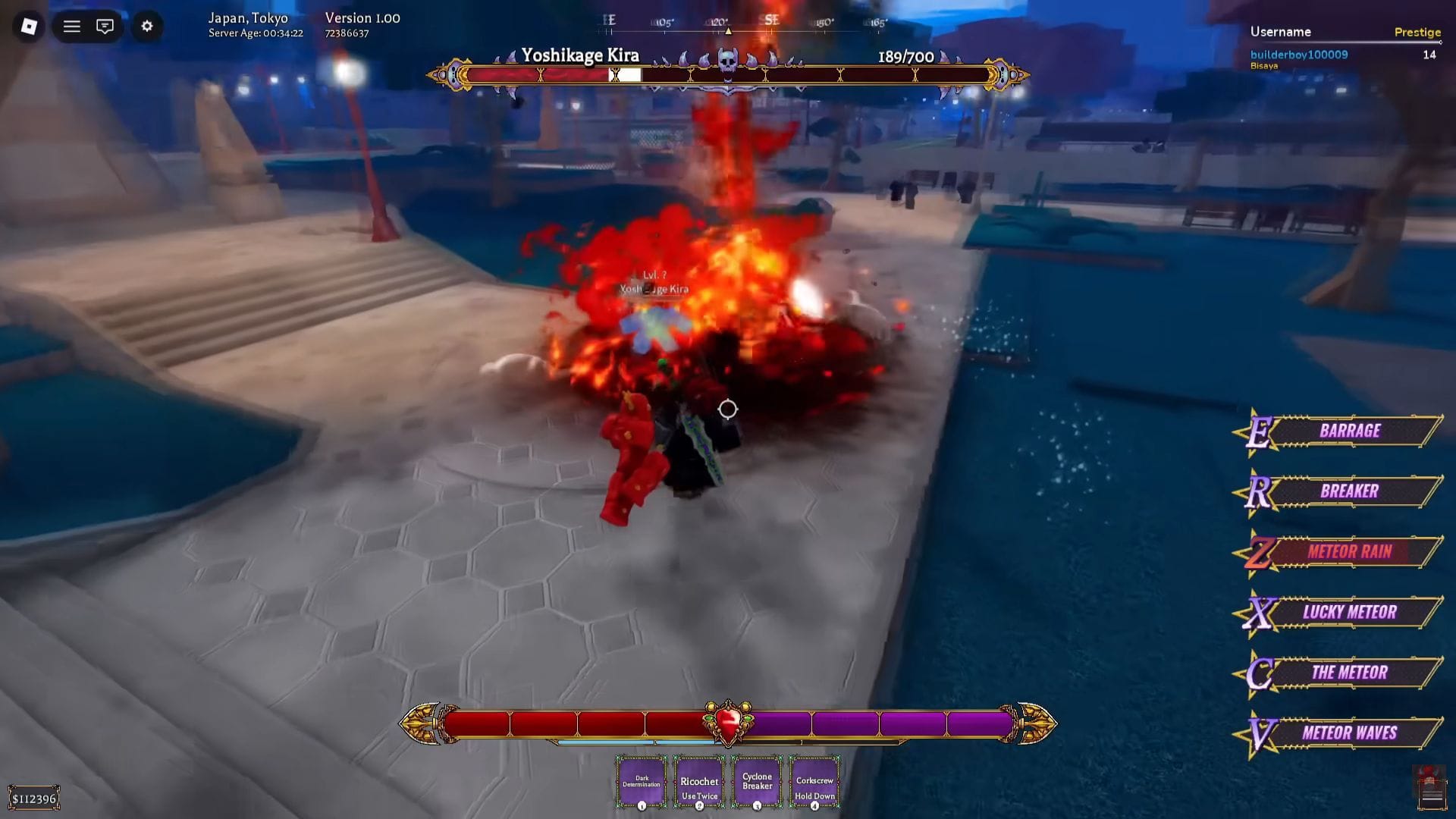The width and height of the screenshot is (1456, 819).
Task: Fire the Meteor Waves skill
Action: 1351,732
